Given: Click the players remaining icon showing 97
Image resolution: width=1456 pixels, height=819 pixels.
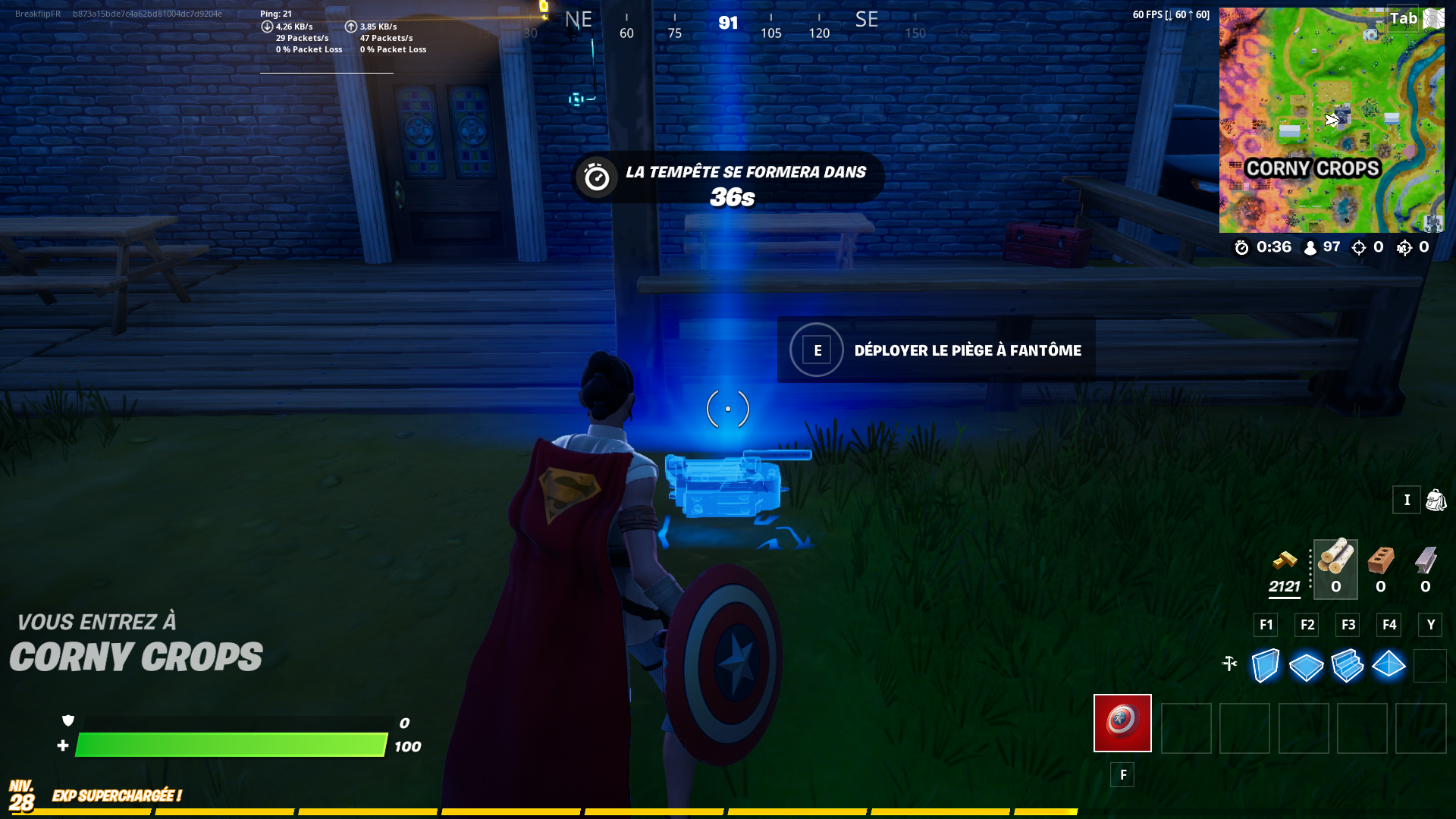Looking at the screenshot, I should pyautogui.click(x=1310, y=246).
